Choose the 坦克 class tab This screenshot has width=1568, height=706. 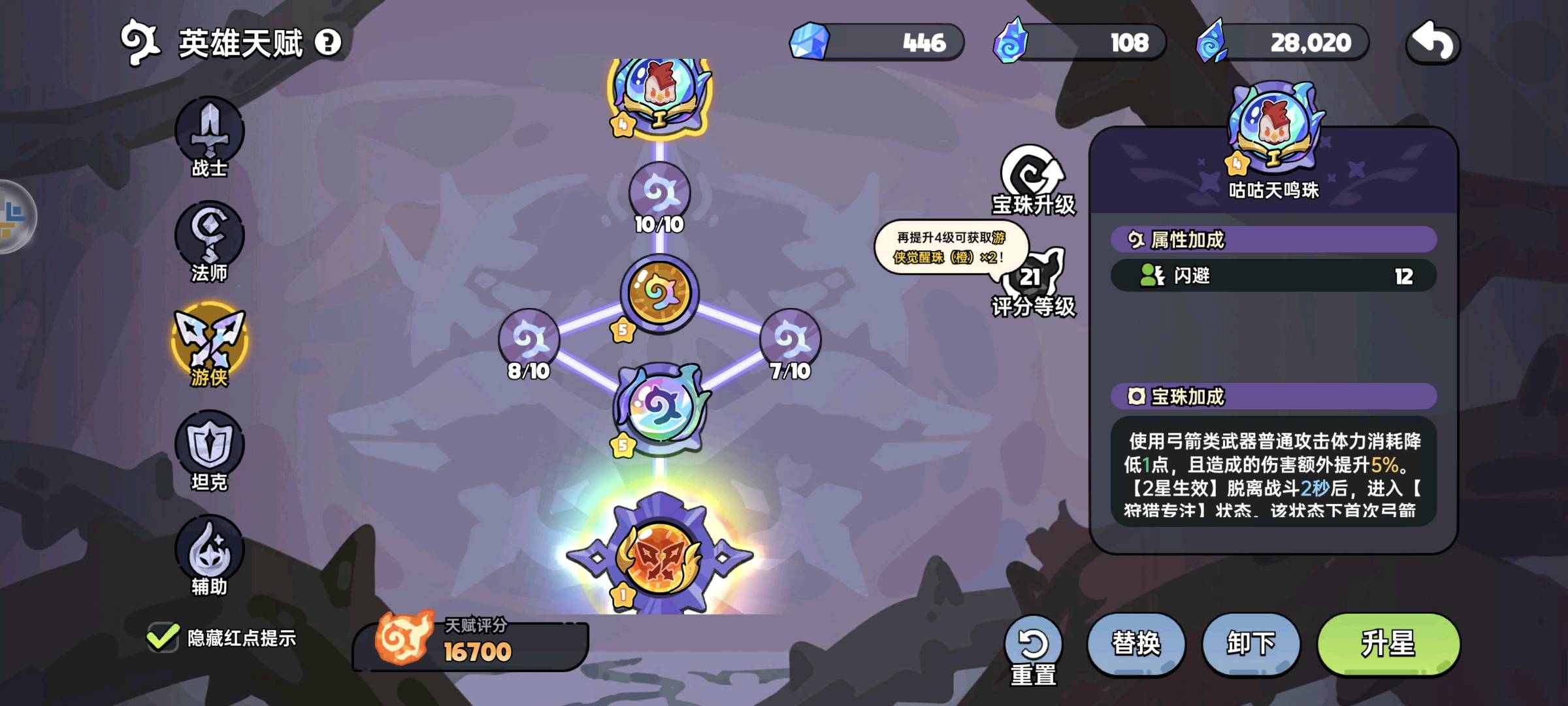209,449
